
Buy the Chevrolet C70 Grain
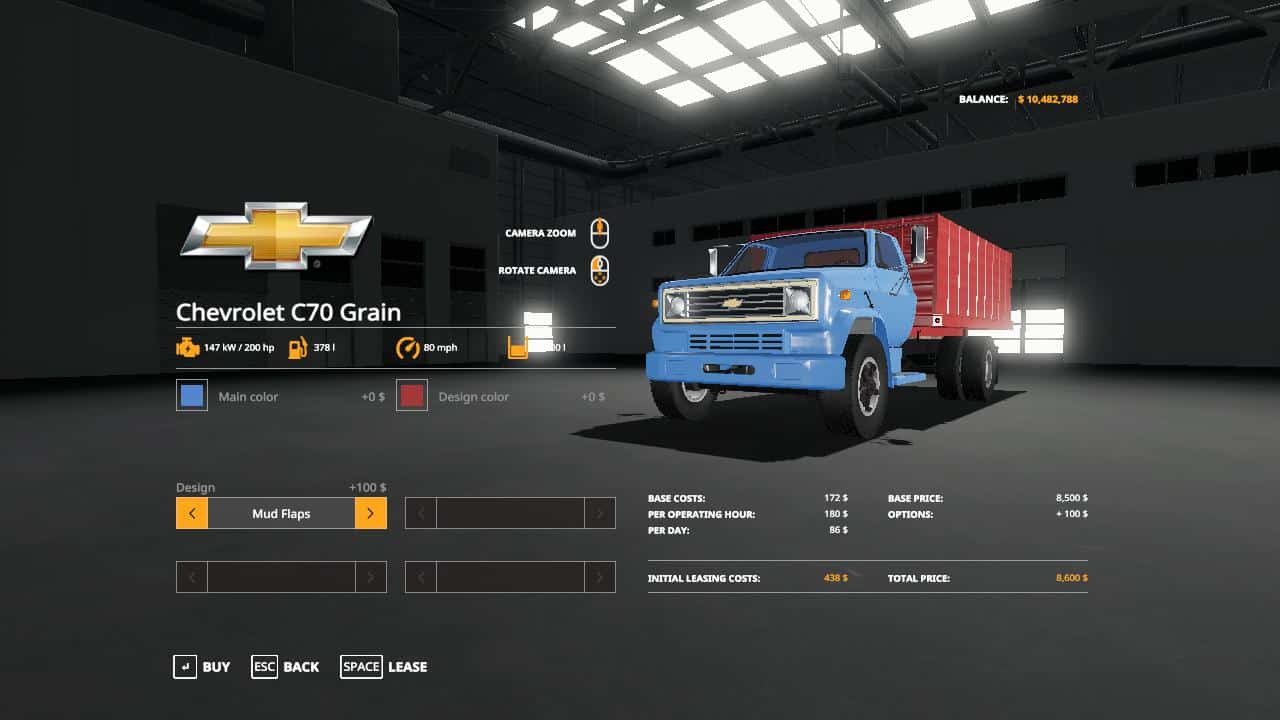[202, 667]
